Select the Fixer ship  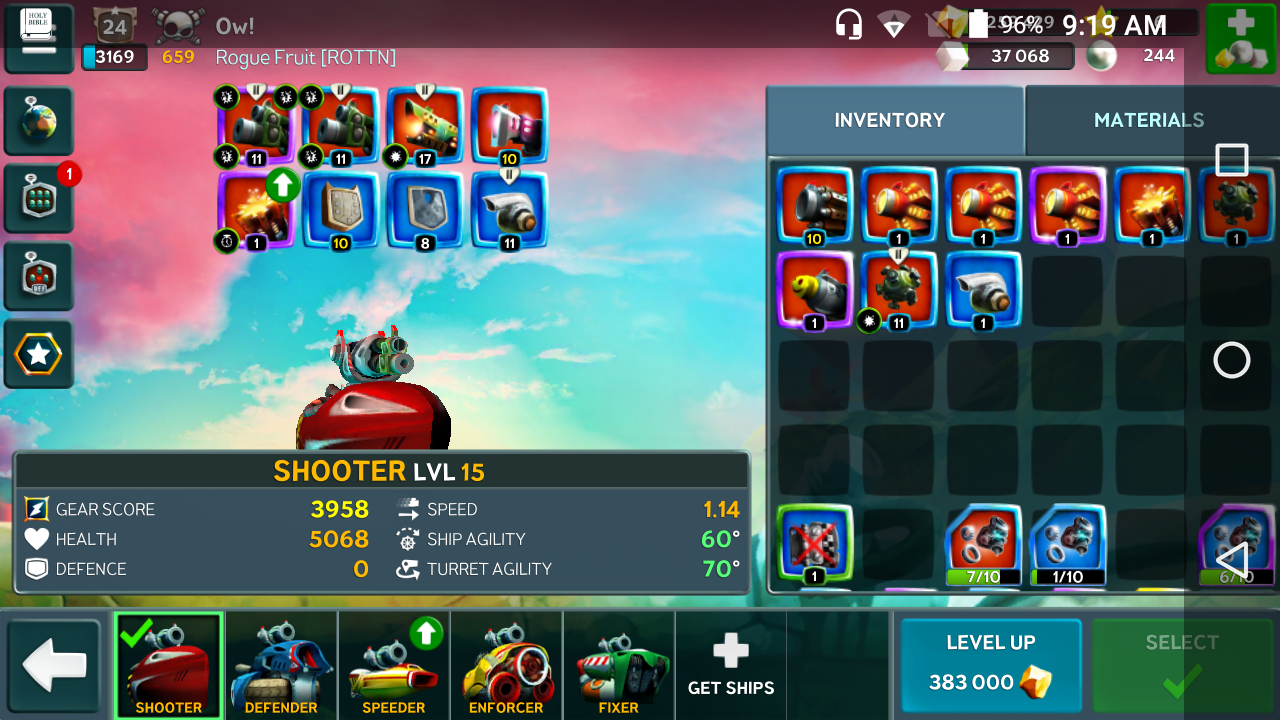click(618, 665)
